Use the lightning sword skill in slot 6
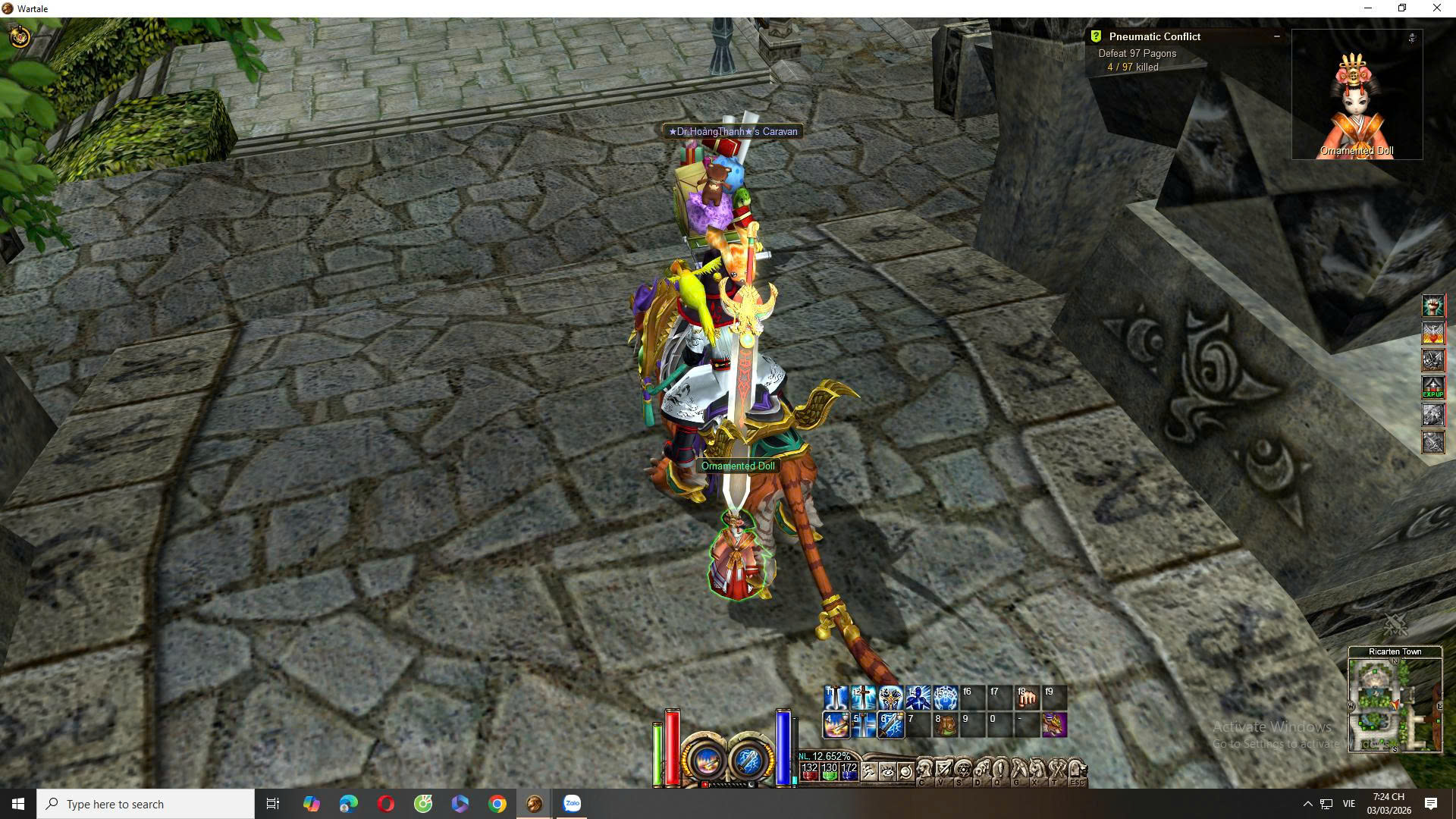Image resolution: width=1456 pixels, height=819 pixels. tap(890, 725)
